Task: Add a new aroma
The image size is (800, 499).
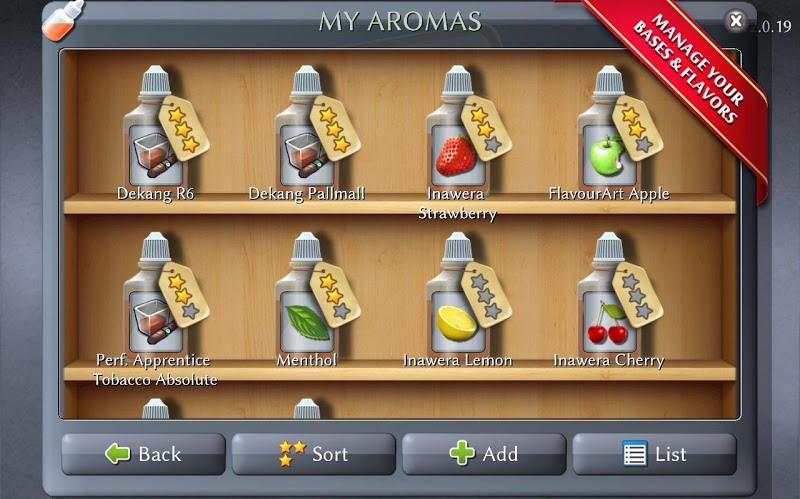Action: (484, 454)
